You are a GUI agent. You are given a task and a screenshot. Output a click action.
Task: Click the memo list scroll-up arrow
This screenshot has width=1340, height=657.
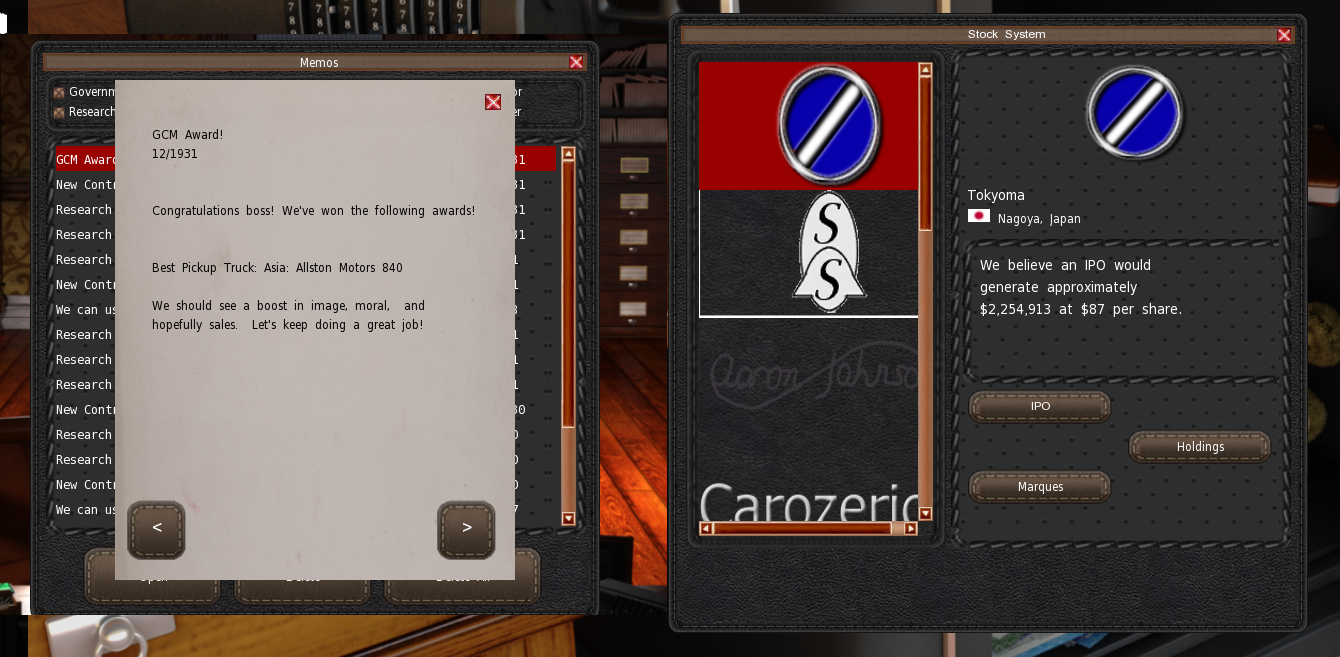[x=568, y=154]
